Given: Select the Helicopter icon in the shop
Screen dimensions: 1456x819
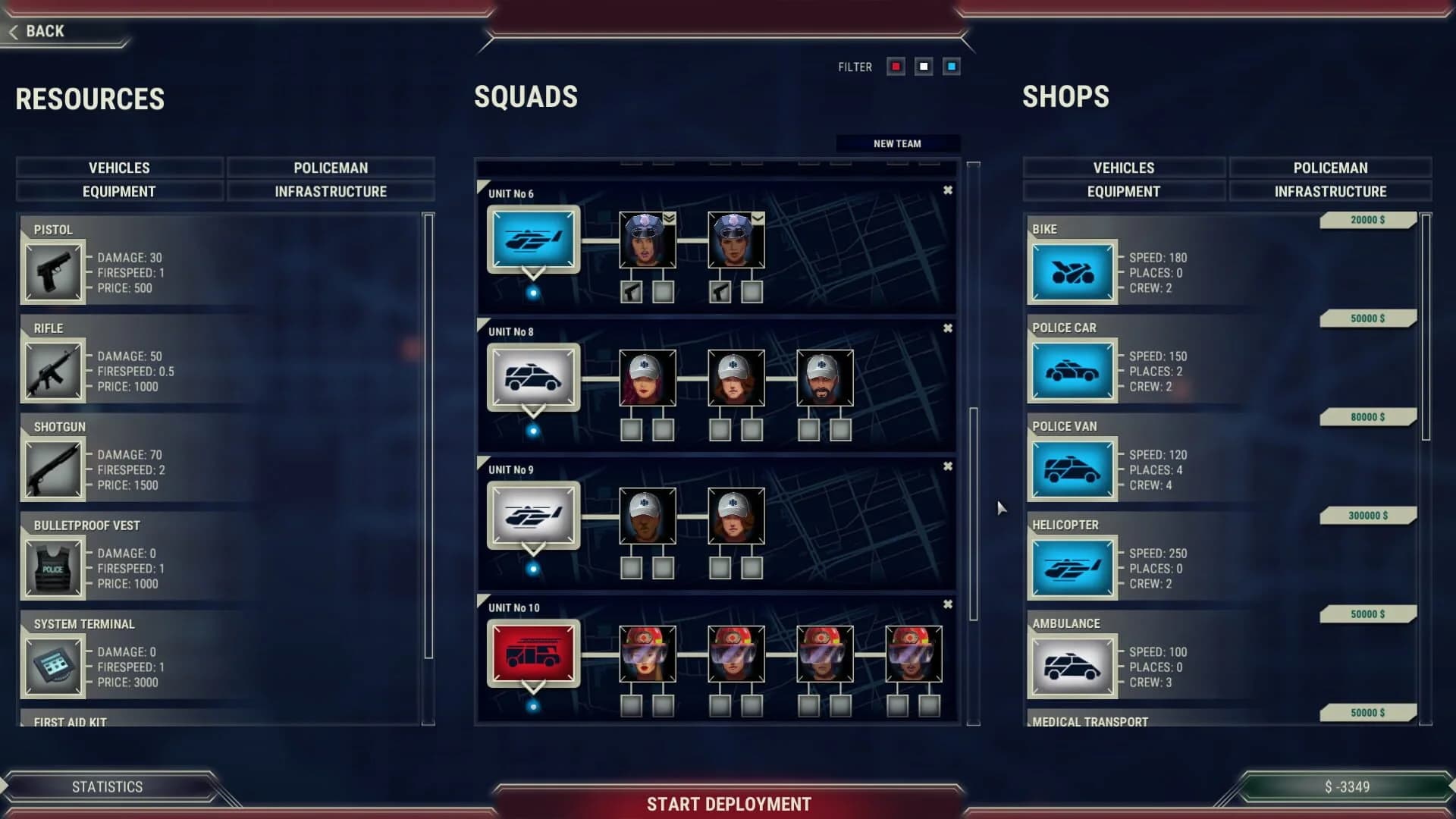Looking at the screenshot, I should pyautogui.click(x=1072, y=566).
